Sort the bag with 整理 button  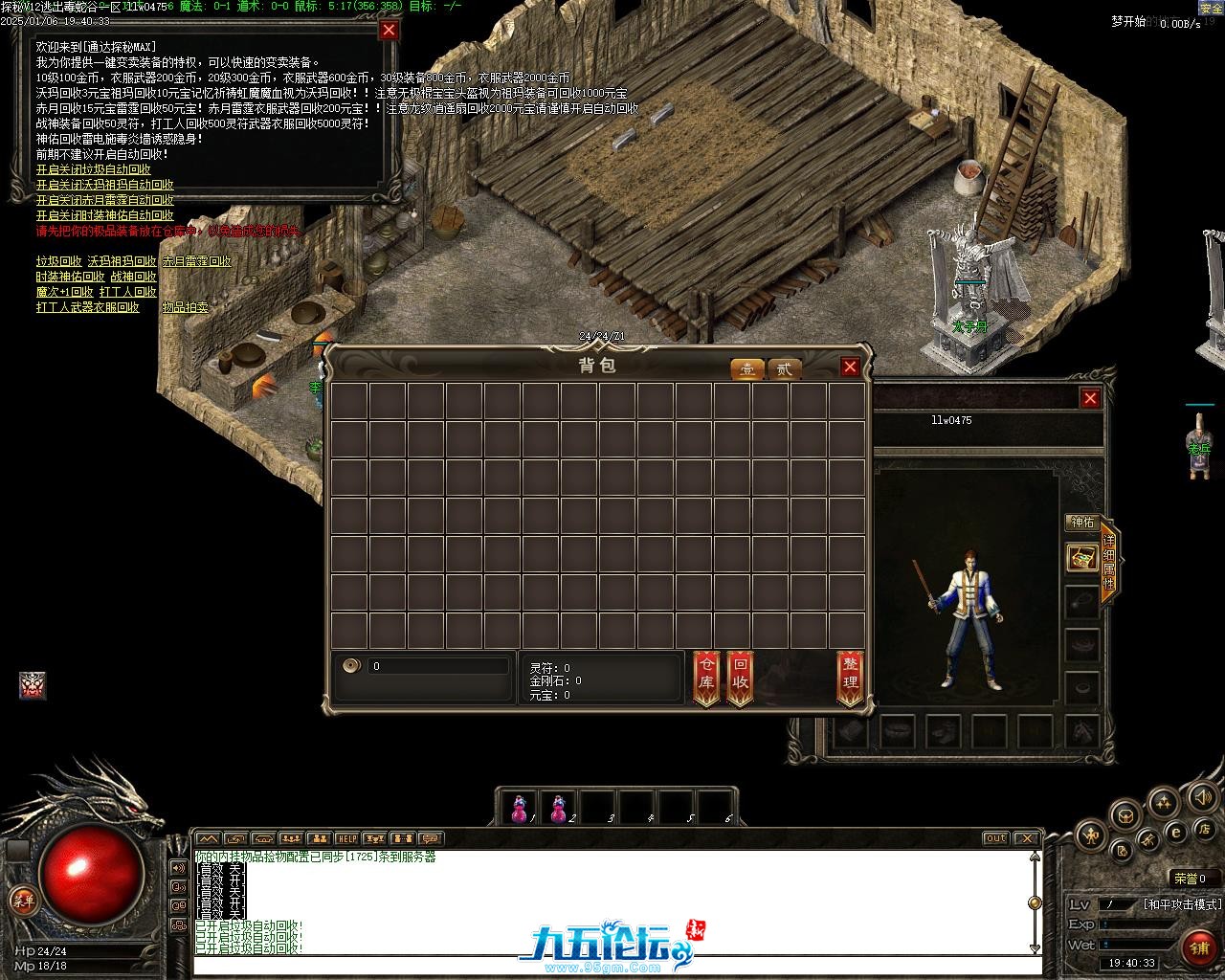tap(850, 677)
